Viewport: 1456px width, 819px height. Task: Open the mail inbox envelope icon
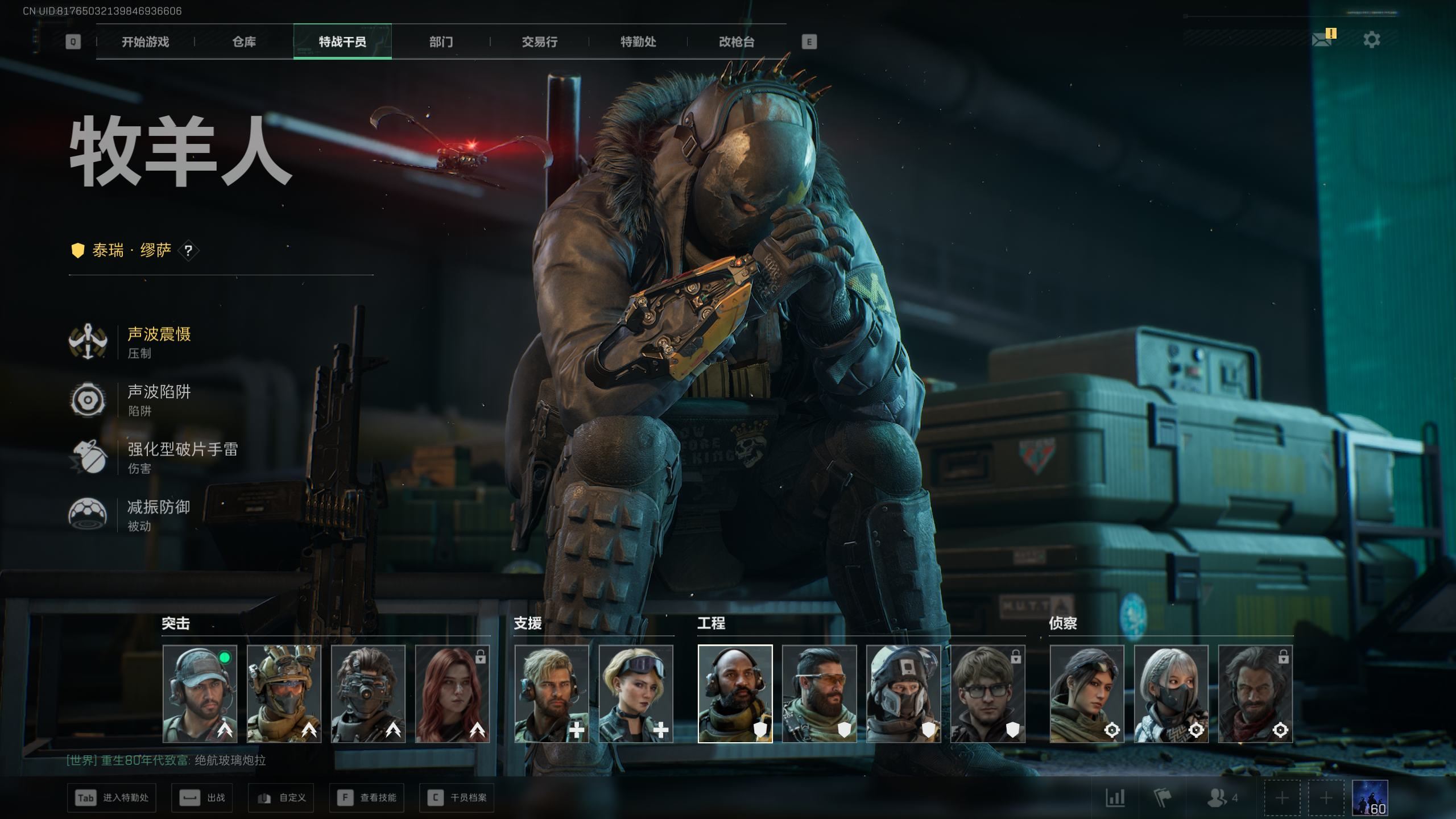click(1321, 39)
